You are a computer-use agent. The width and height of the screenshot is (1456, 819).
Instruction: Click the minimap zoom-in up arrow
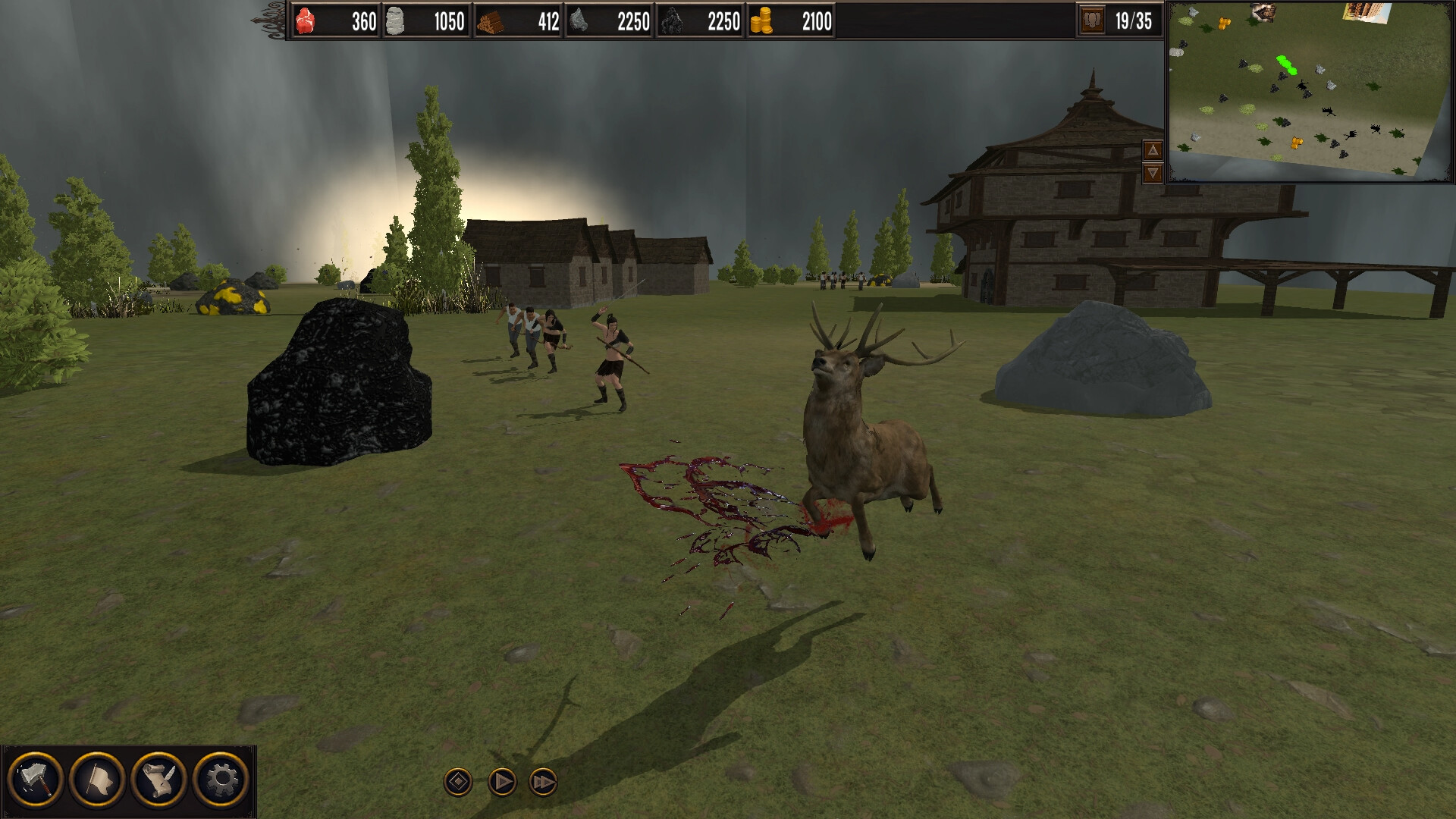1151,150
